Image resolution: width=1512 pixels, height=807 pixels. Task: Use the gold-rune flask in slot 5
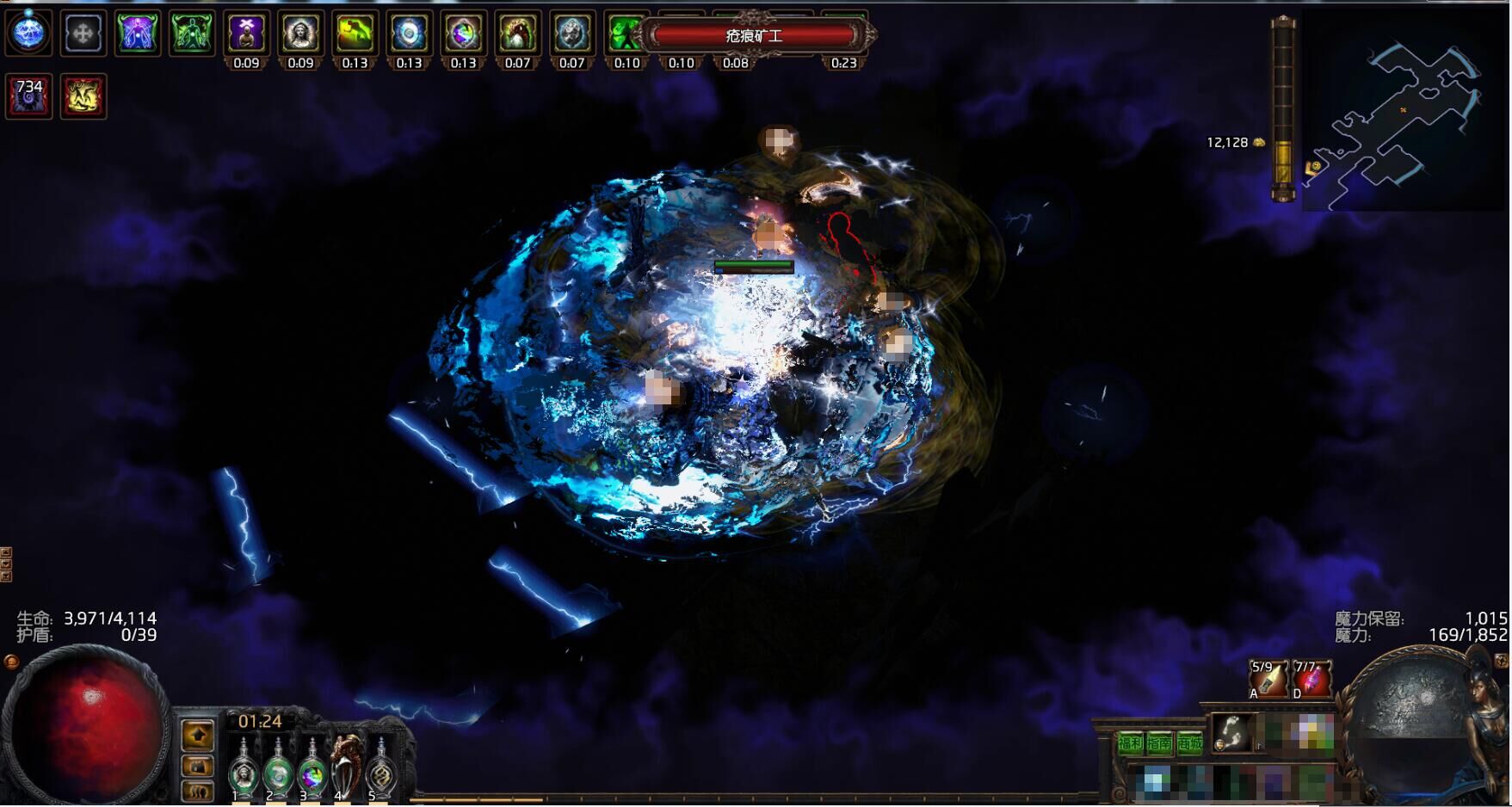(380, 768)
